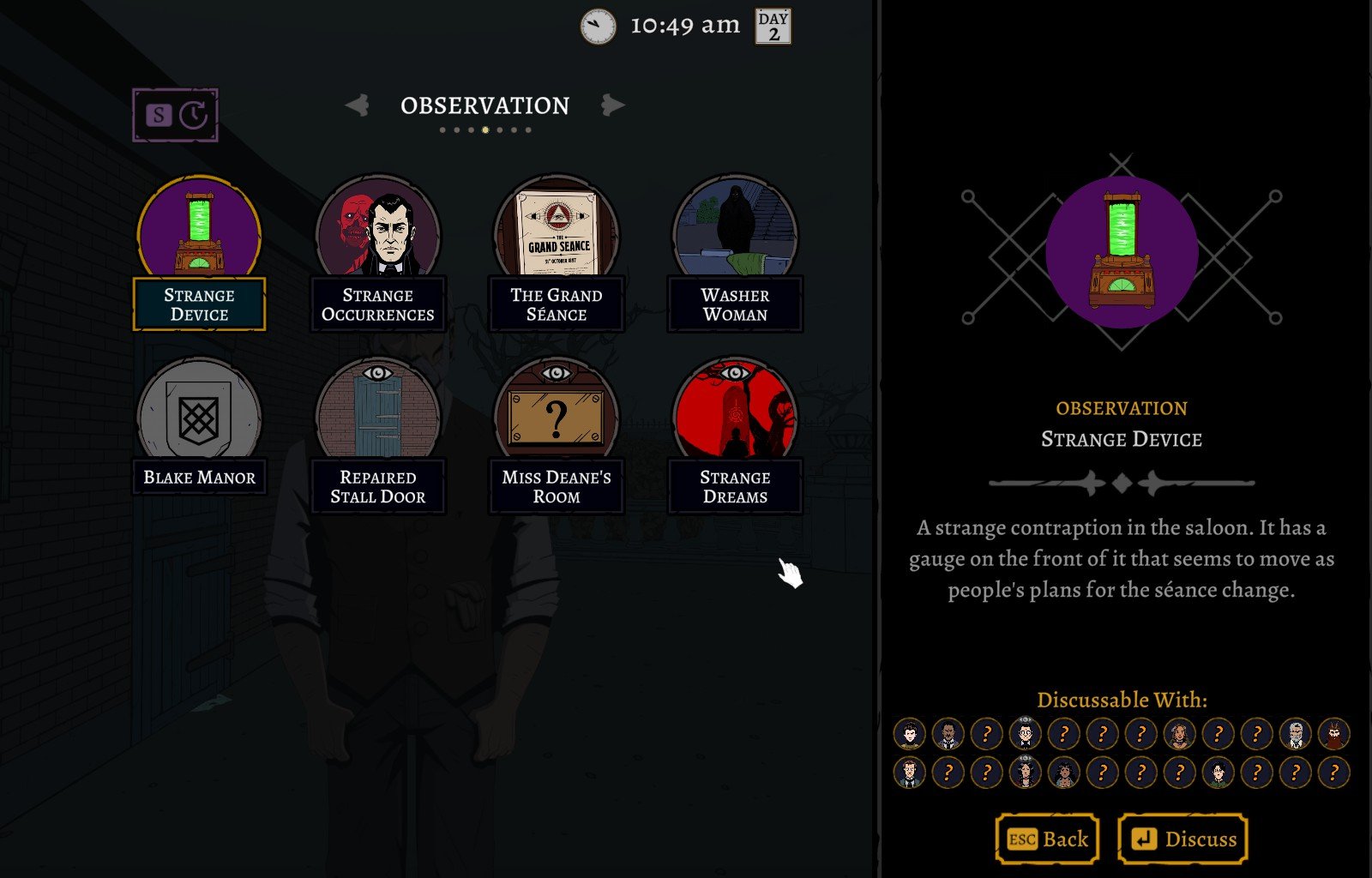This screenshot has height=878, width=1372.
Task: Go to the previous category with left arrow
Action: click(357, 105)
